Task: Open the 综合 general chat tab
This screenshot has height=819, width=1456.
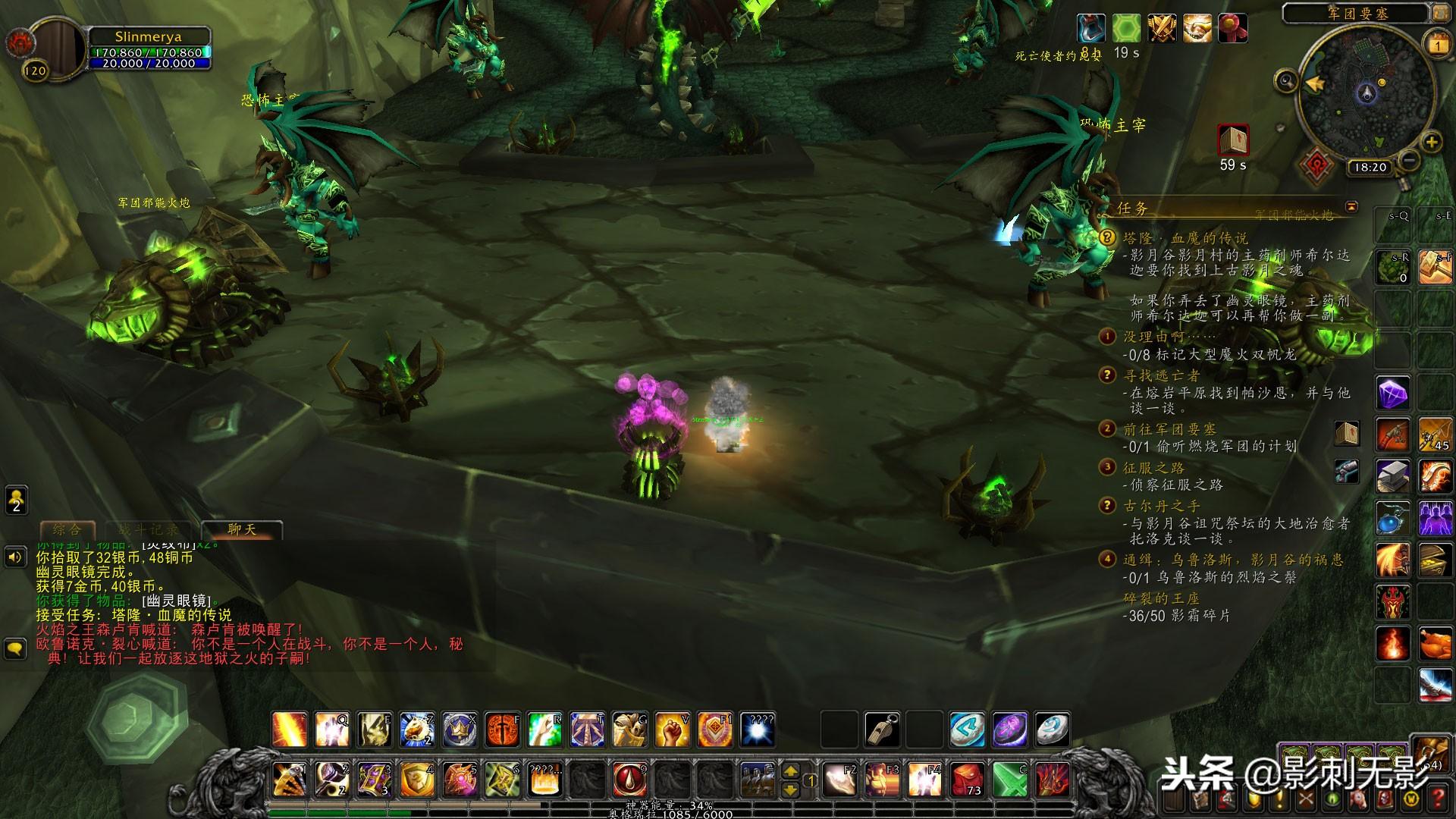Action: click(x=67, y=529)
